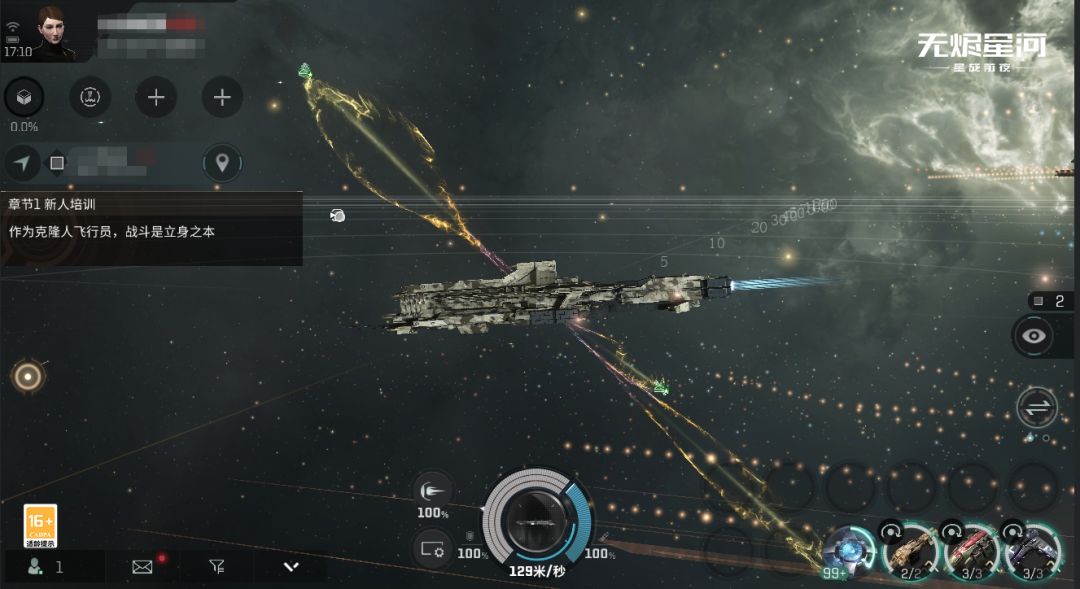Fire the tan weapon with 2/2 ammo
The height and width of the screenshot is (589, 1080).
point(912,550)
